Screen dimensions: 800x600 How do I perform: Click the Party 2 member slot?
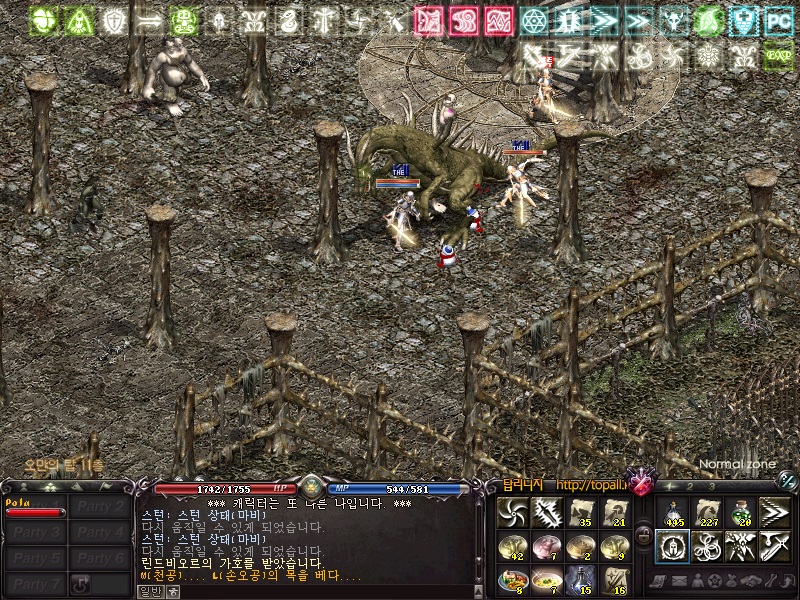point(101,507)
